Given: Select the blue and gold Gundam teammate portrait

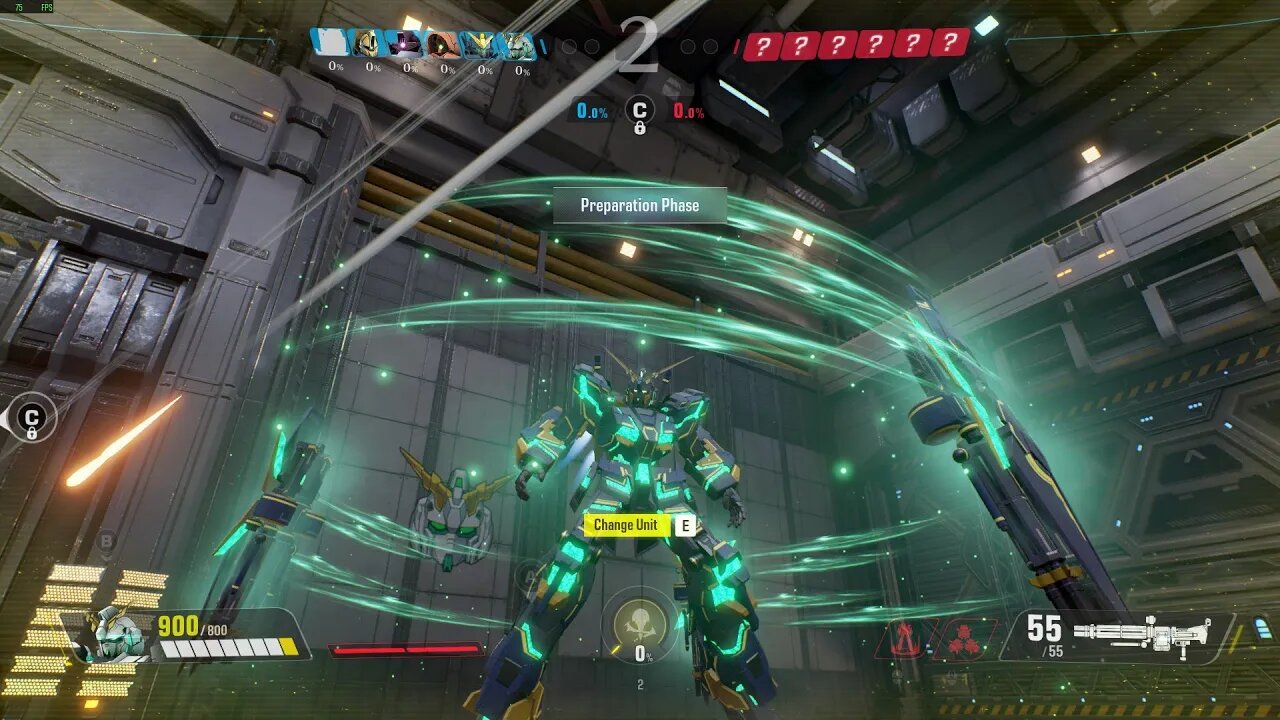Looking at the screenshot, I should [x=482, y=44].
